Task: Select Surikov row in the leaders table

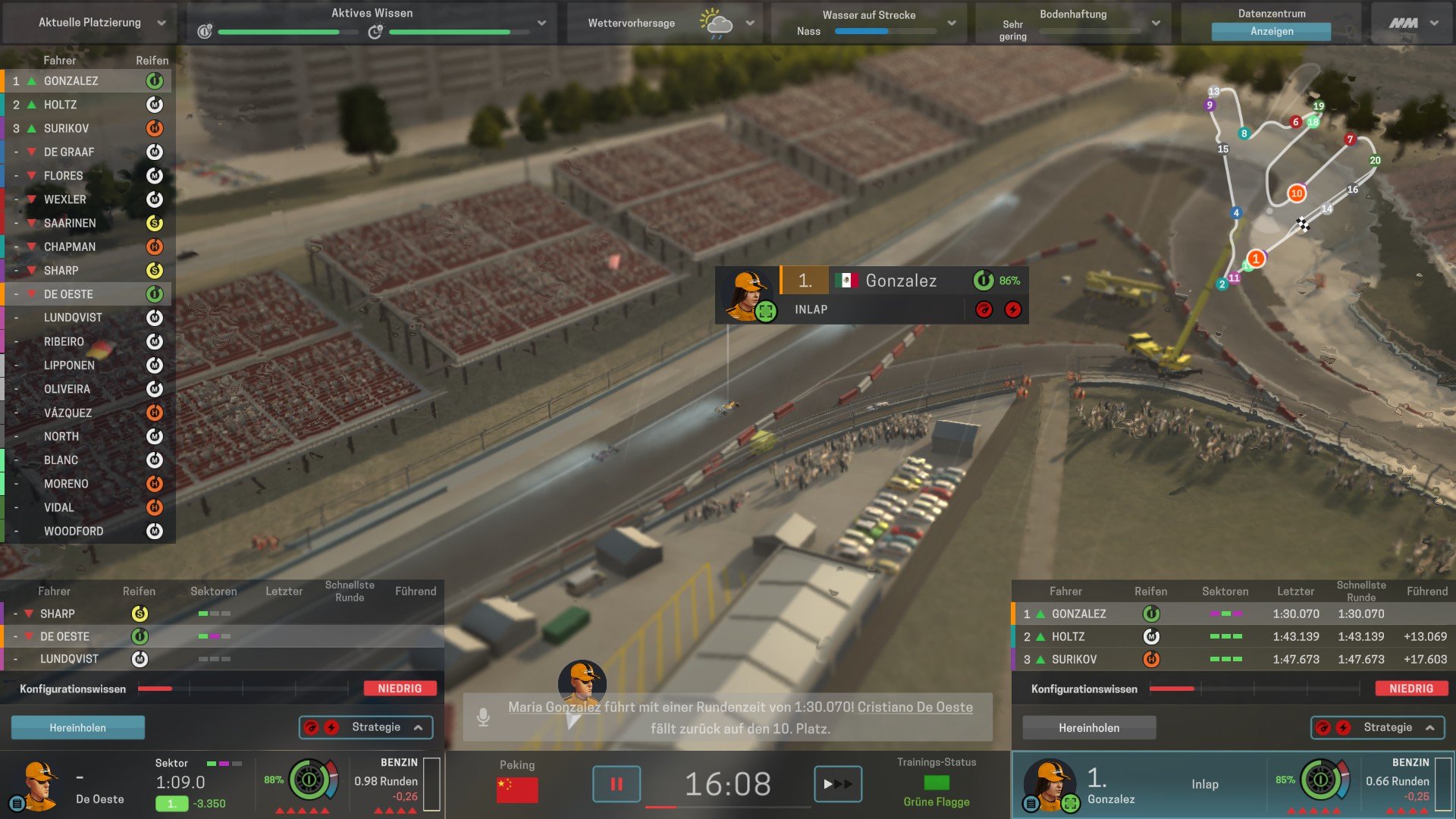Action: point(1074,660)
